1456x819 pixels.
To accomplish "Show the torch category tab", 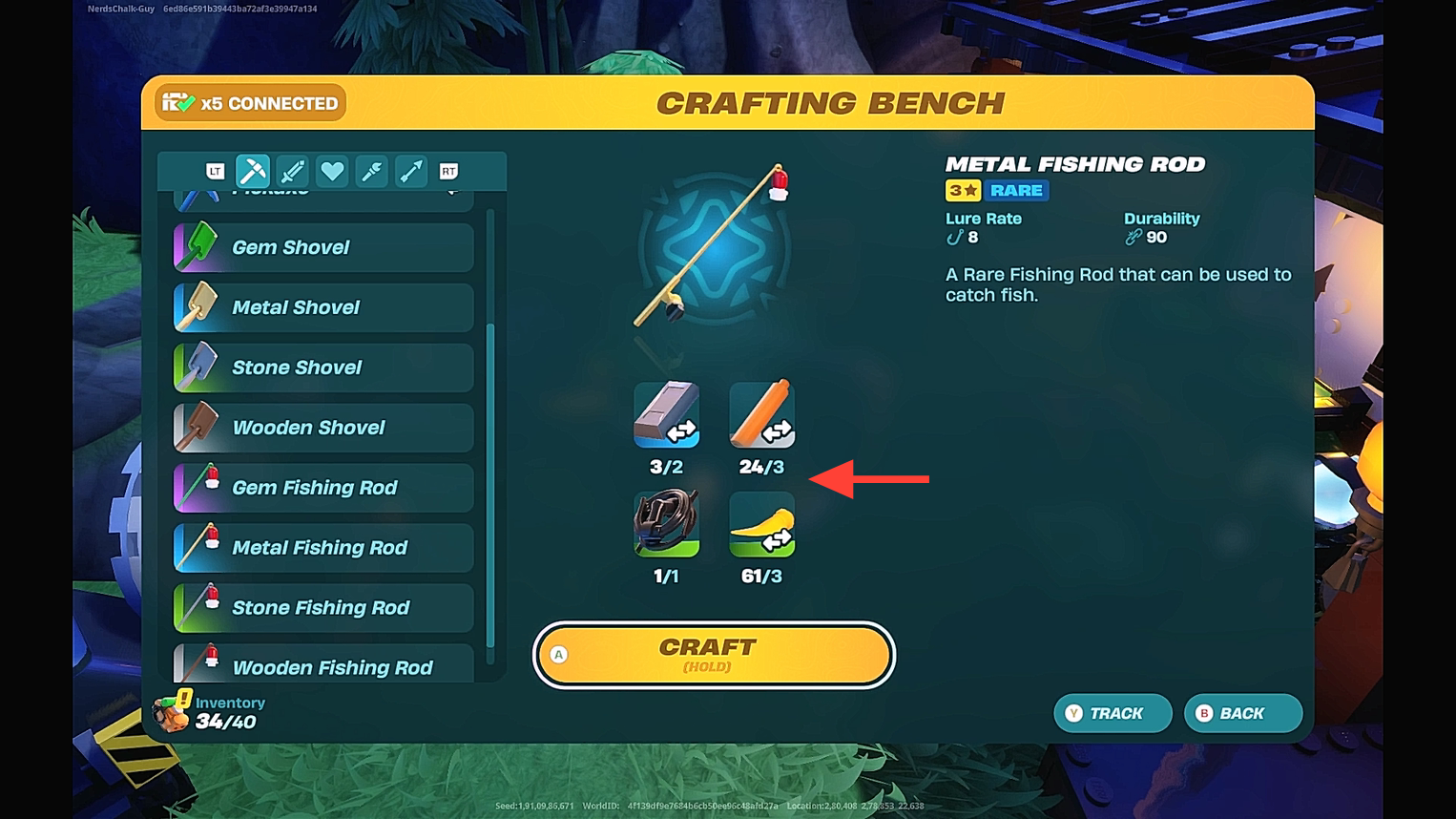I will [371, 172].
